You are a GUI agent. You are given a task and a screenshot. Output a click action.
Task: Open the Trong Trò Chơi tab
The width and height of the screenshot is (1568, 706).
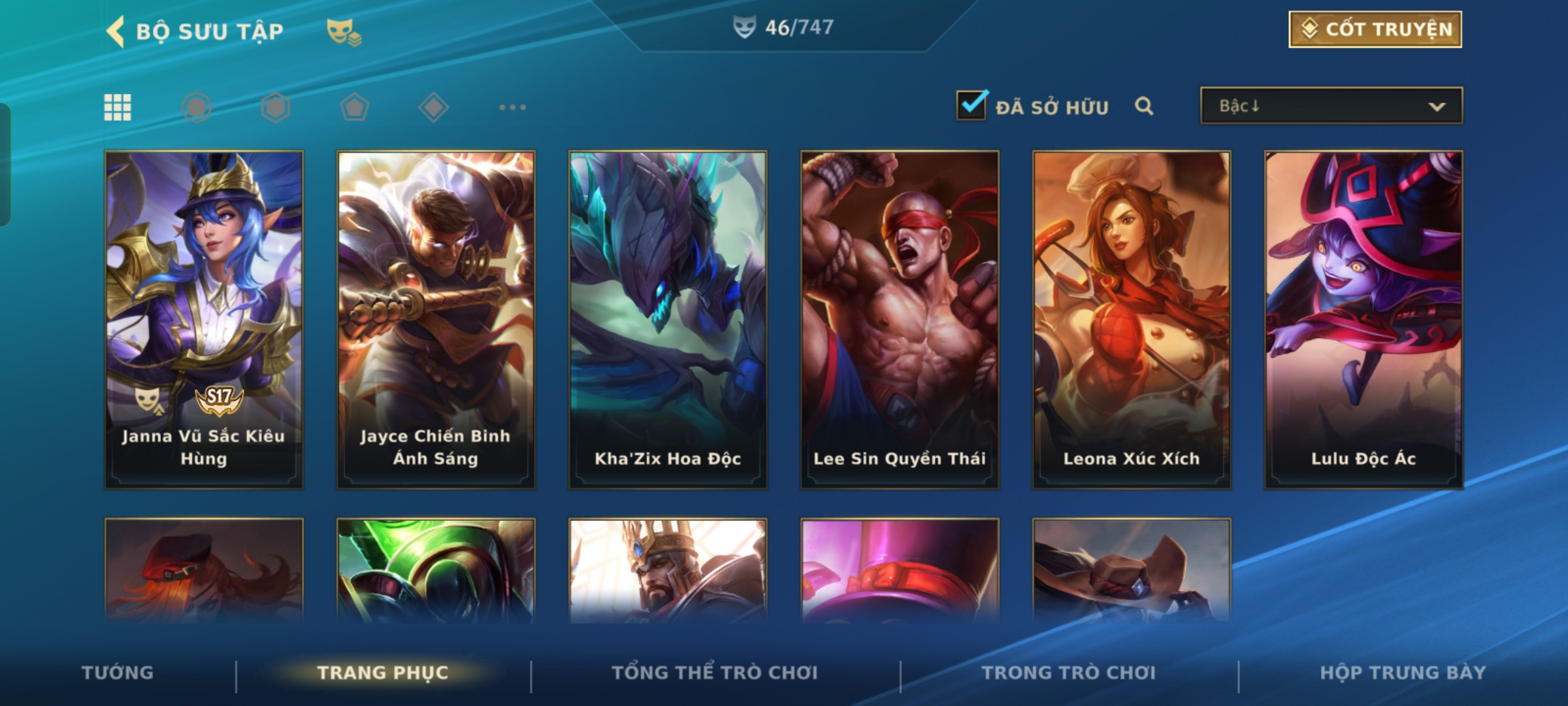[x=1069, y=673]
